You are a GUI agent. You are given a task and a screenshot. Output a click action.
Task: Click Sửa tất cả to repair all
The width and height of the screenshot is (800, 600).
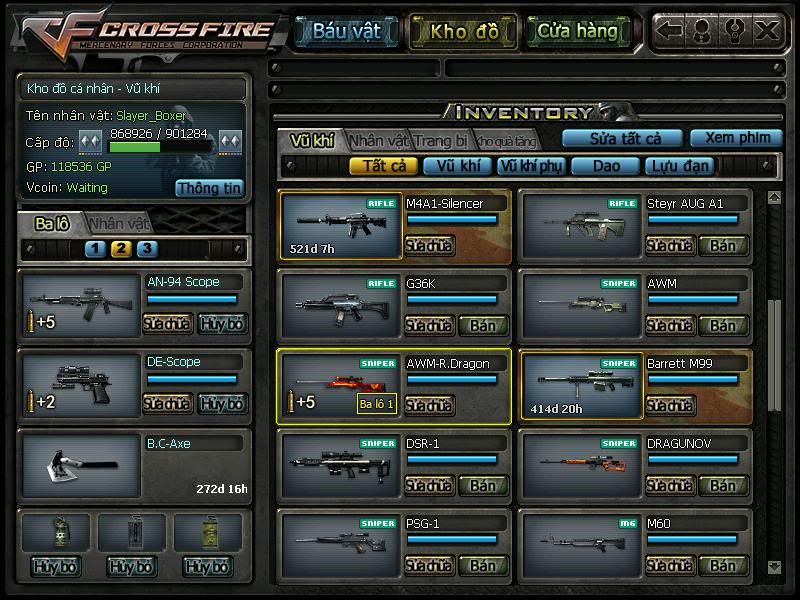(x=622, y=138)
